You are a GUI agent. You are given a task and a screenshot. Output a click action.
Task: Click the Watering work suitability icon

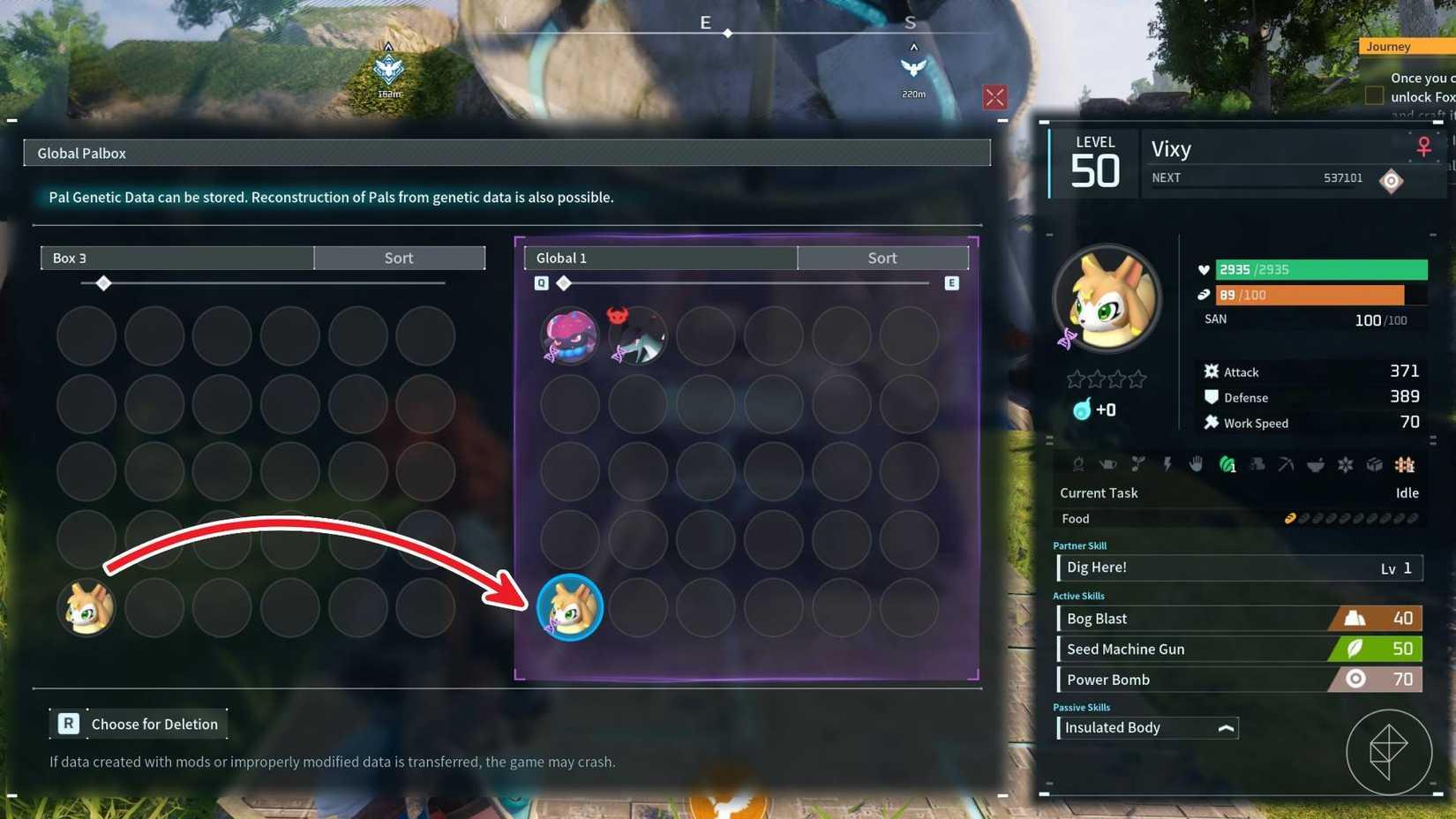[1107, 465]
